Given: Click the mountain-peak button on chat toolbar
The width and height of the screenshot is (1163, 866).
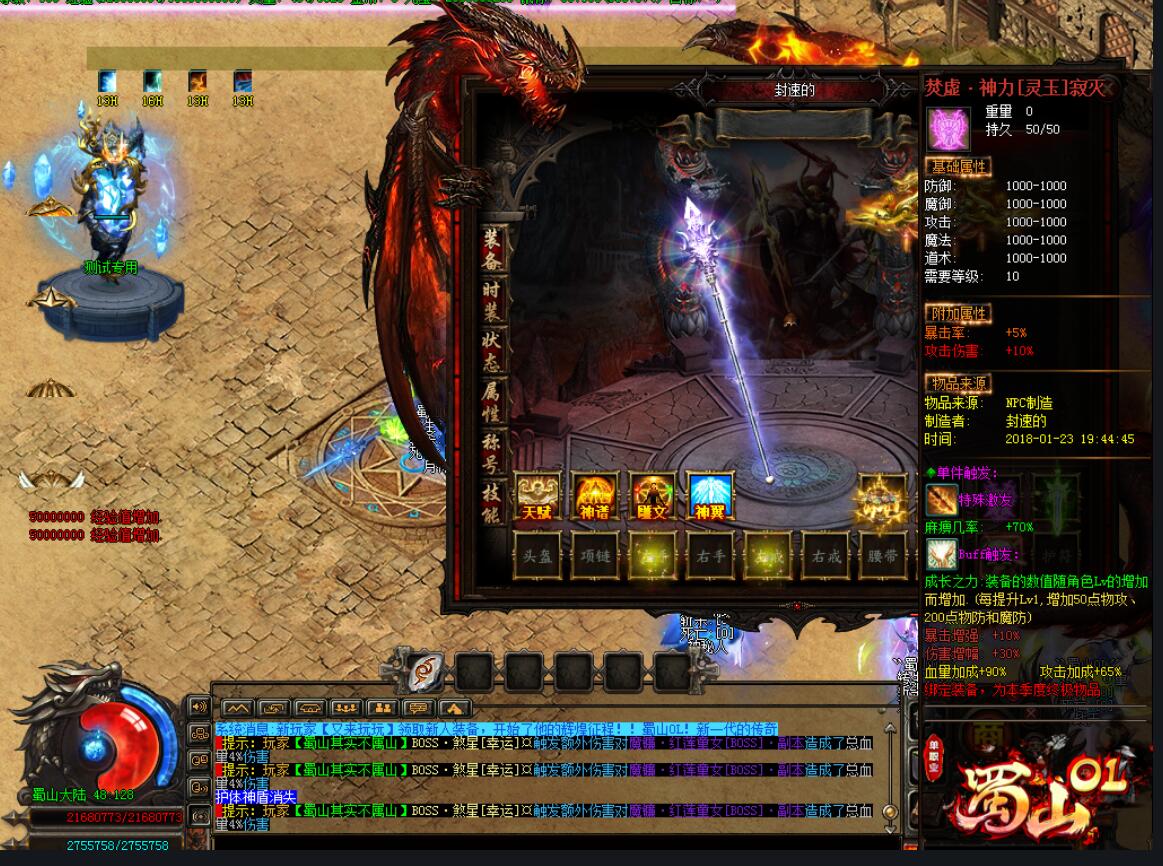Looking at the screenshot, I should [x=236, y=709].
